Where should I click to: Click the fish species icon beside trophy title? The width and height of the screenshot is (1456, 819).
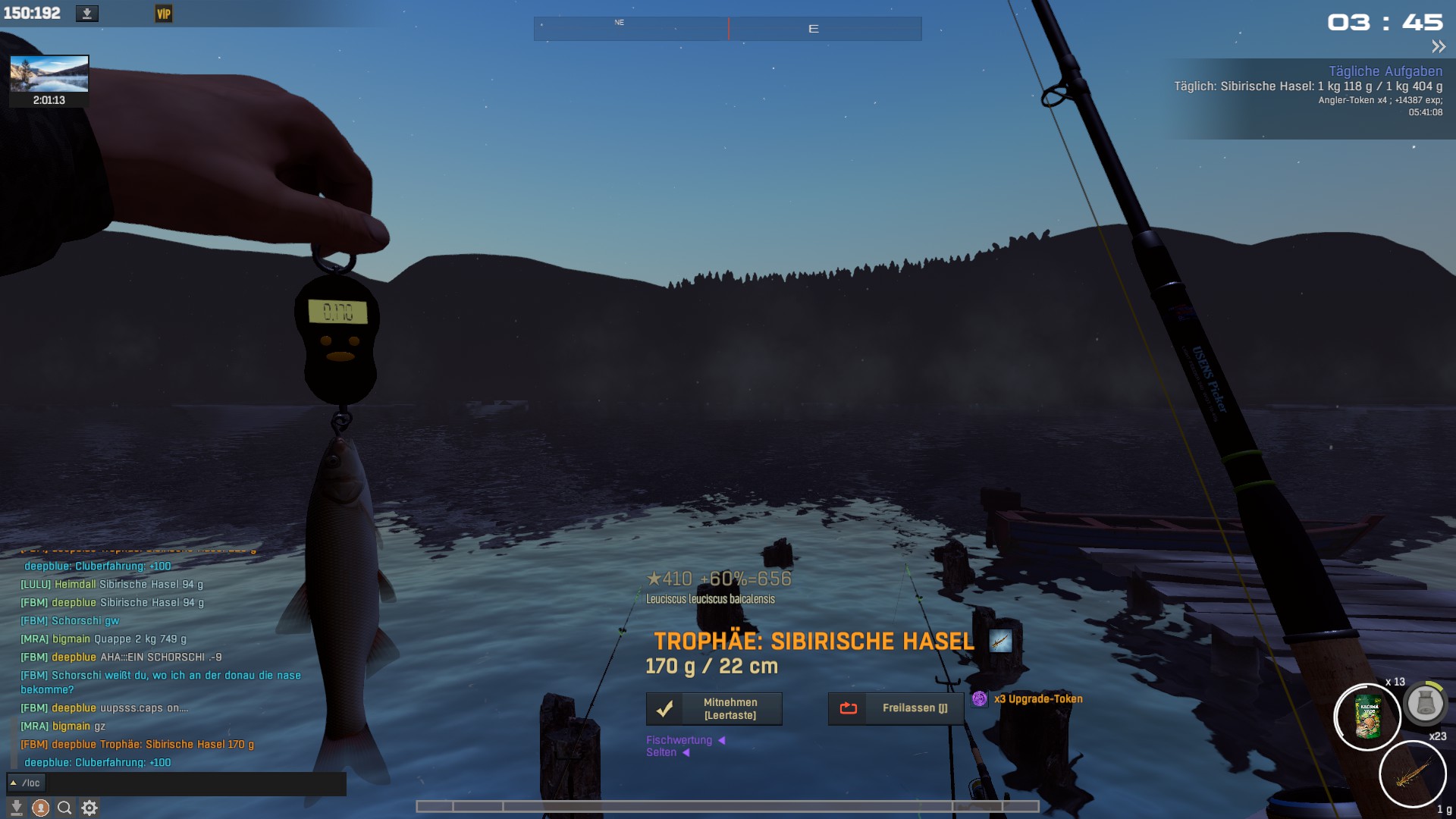[x=1000, y=642]
